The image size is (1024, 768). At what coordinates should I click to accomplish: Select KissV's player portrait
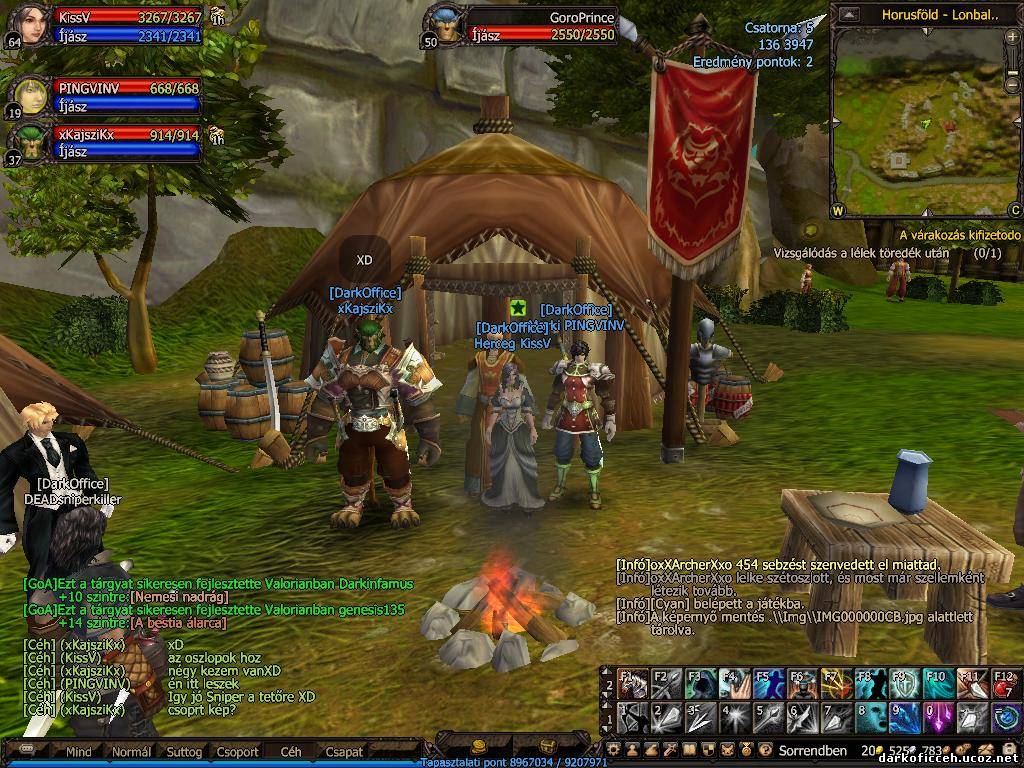[28, 25]
